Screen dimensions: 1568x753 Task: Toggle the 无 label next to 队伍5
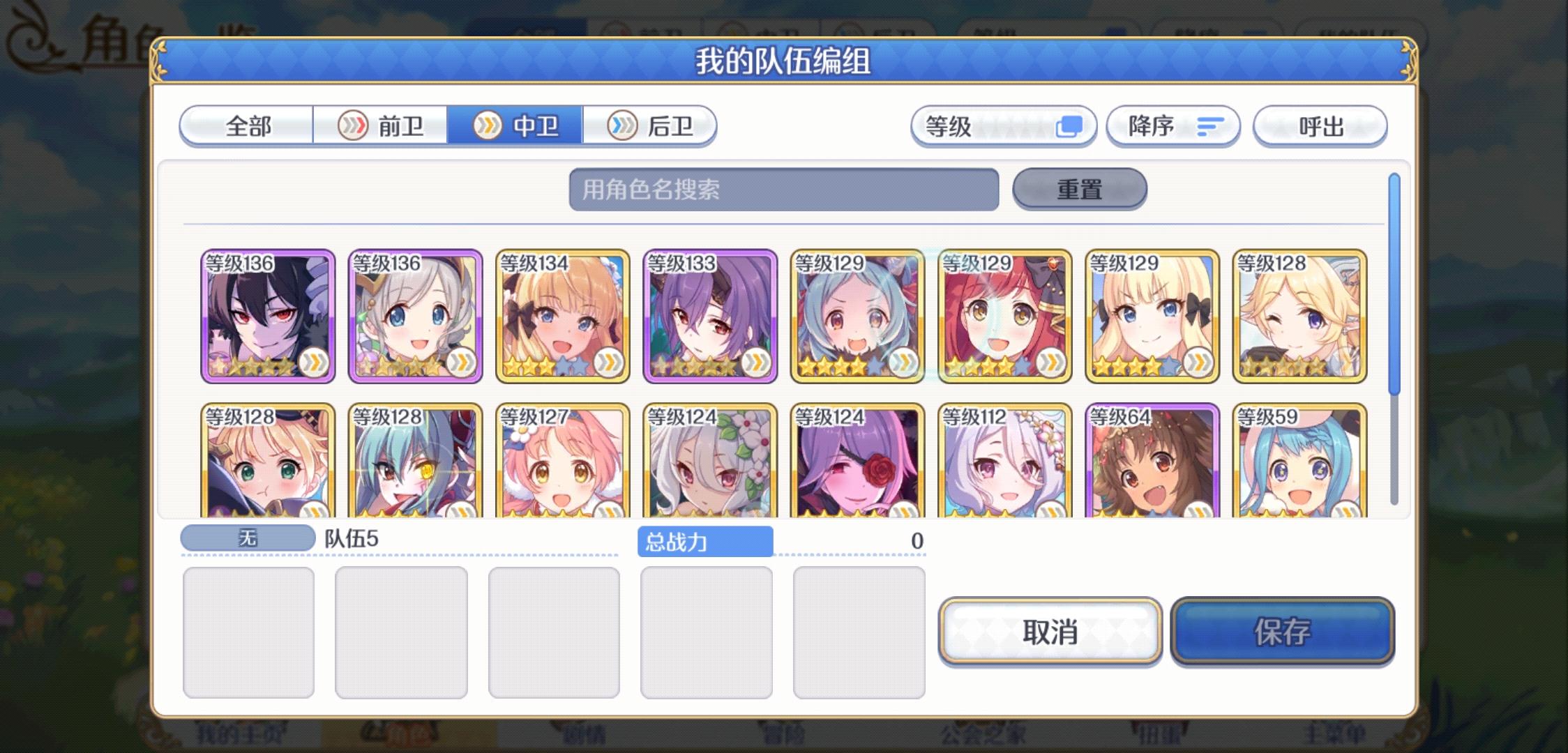click(x=248, y=537)
